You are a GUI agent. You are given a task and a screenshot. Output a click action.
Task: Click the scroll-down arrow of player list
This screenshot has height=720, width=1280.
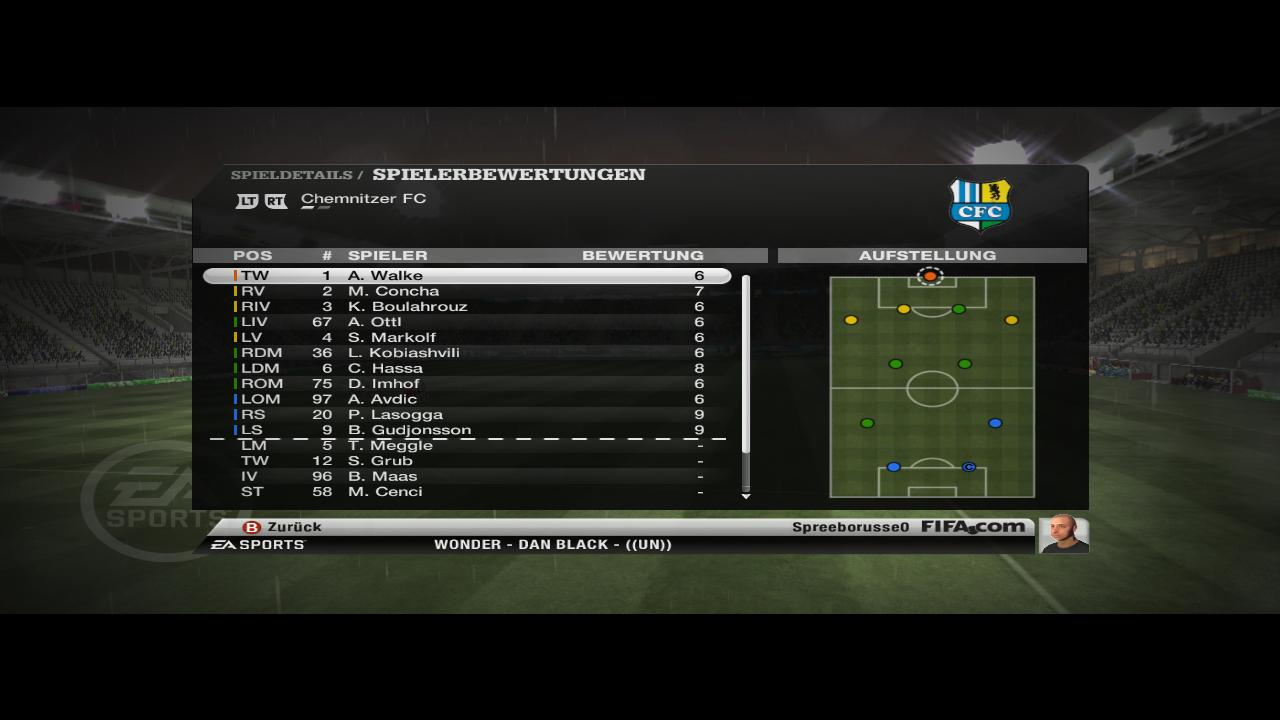coord(745,496)
